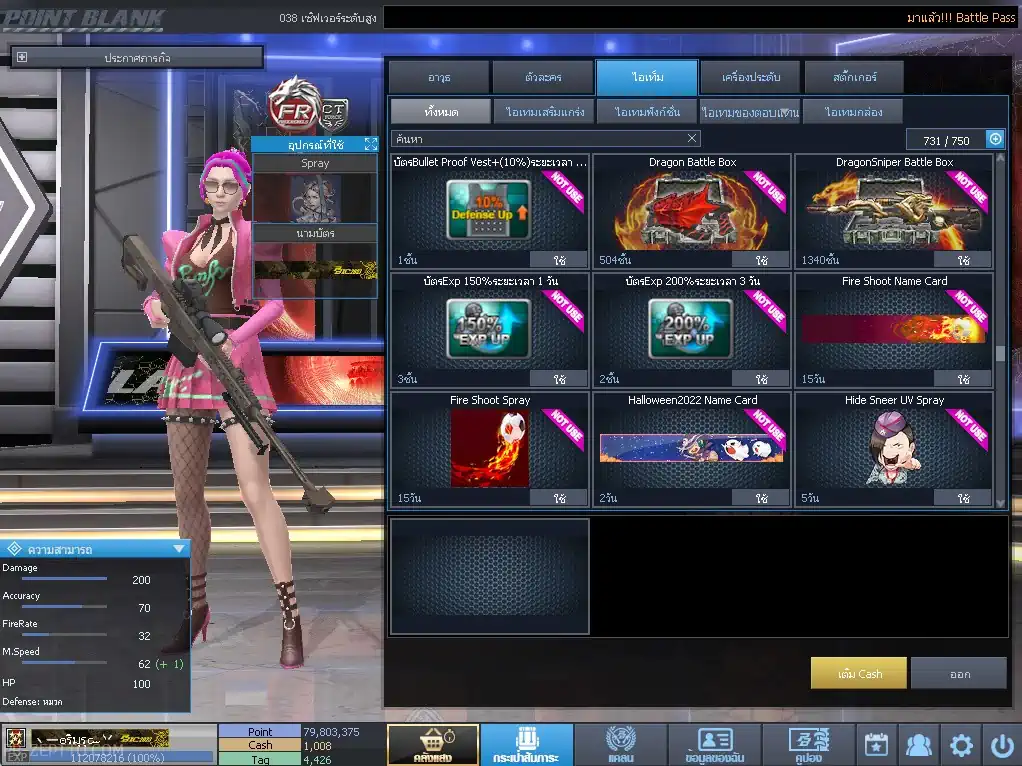Exit the inventory with ออก button
The width and height of the screenshot is (1022, 766).
[959, 674]
